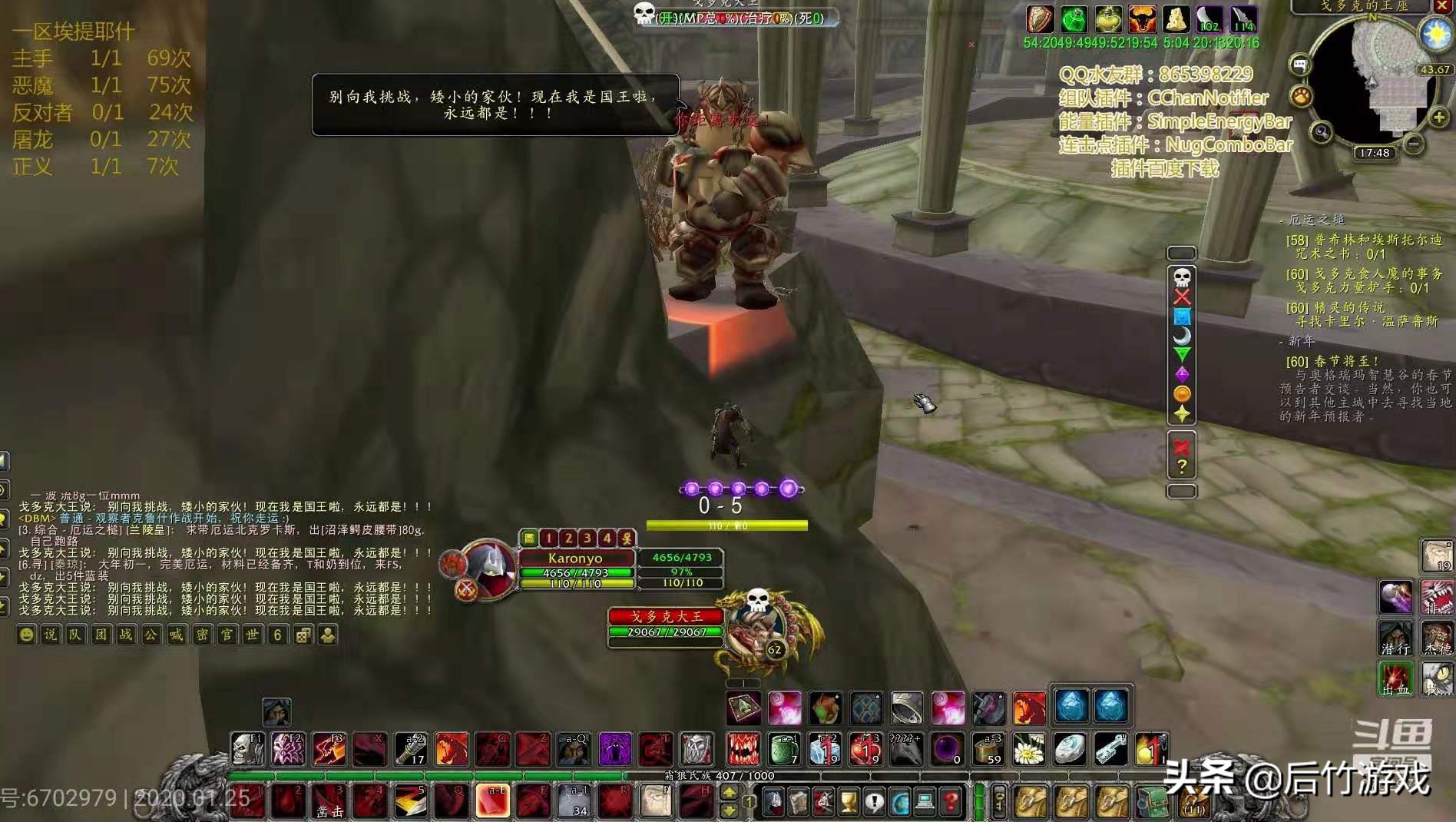The height and width of the screenshot is (822, 1456).
Task: Roll dice using the chat bar dice button
Action: [303, 635]
